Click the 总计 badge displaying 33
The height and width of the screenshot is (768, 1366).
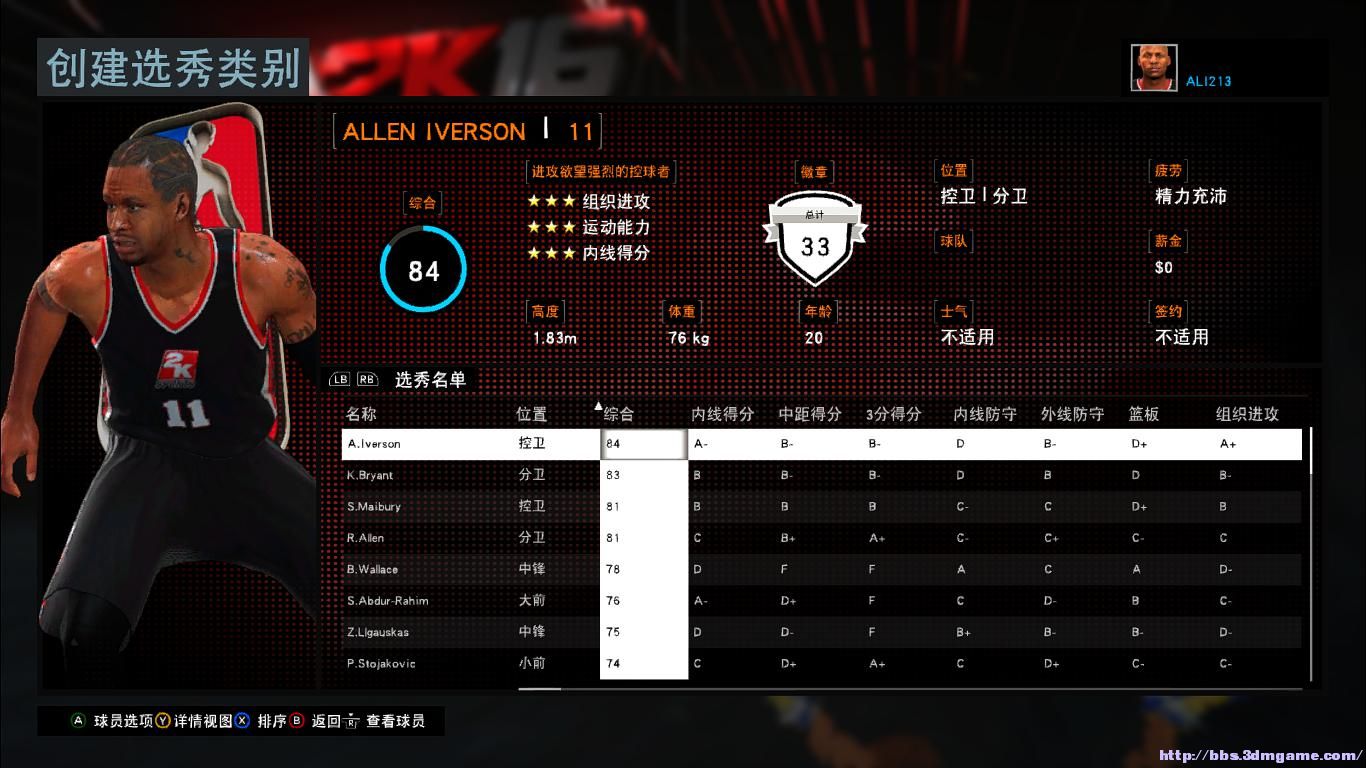[x=814, y=240]
